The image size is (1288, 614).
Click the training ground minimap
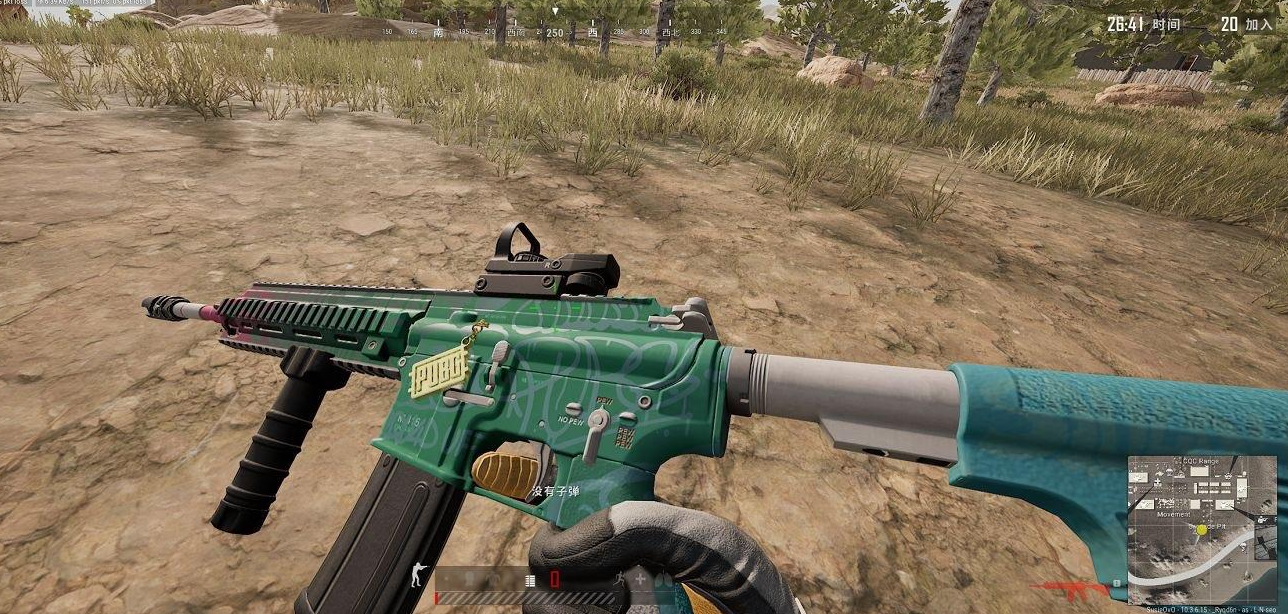coord(1188,529)
